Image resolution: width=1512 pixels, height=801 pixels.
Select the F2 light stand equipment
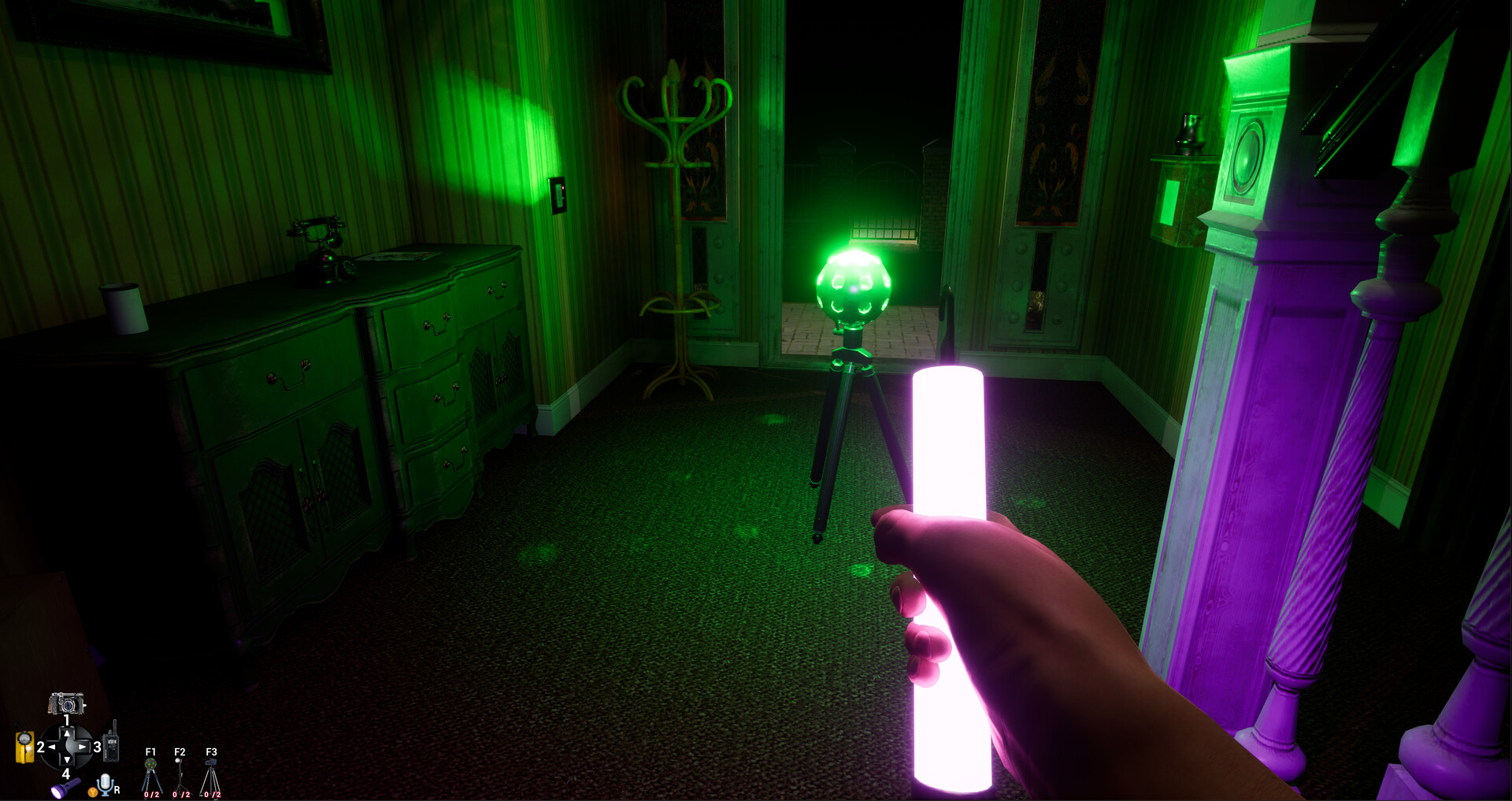pos(180,770)
